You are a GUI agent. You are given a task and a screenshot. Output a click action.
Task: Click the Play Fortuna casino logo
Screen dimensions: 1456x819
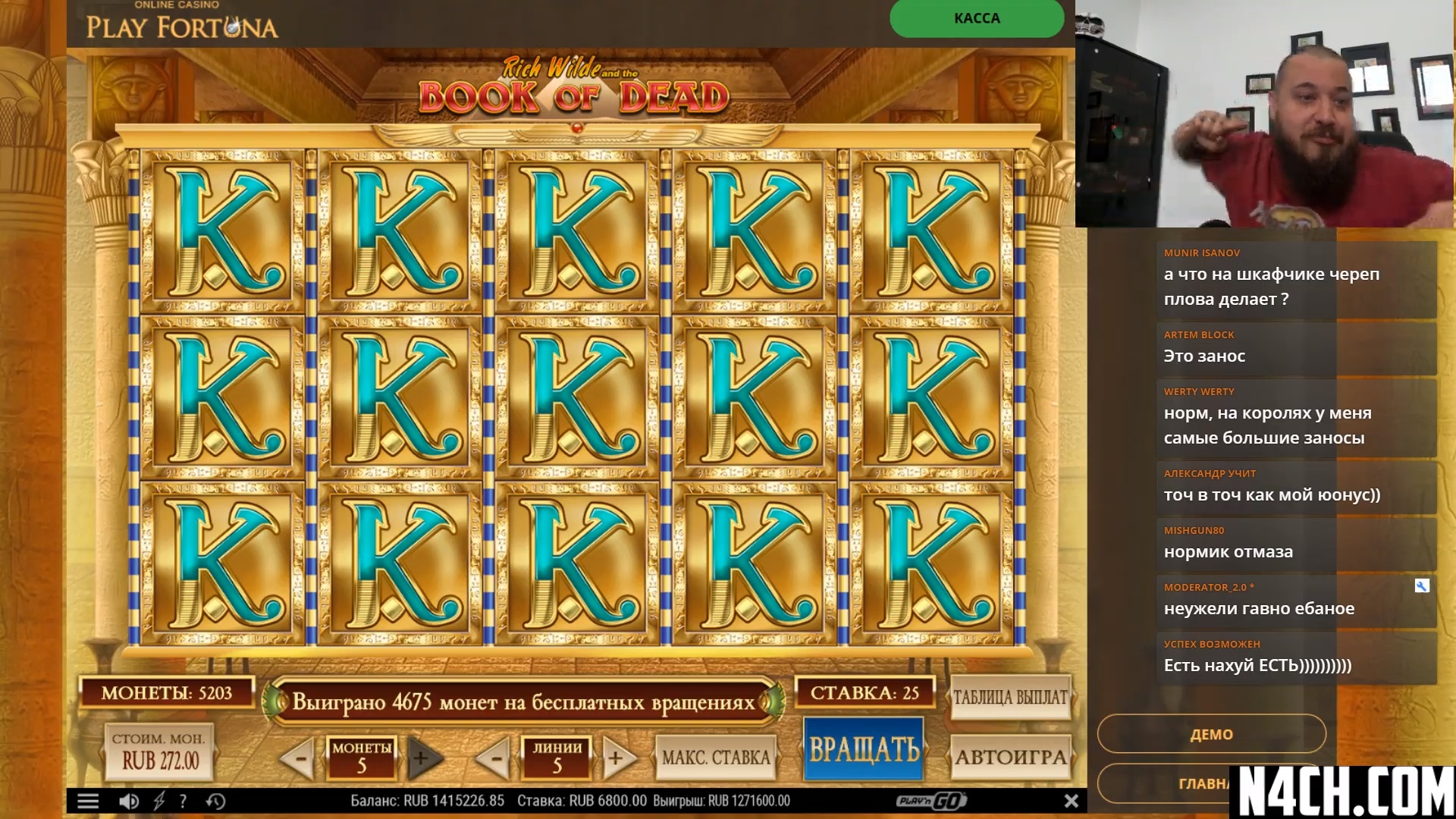click(181, 23)
